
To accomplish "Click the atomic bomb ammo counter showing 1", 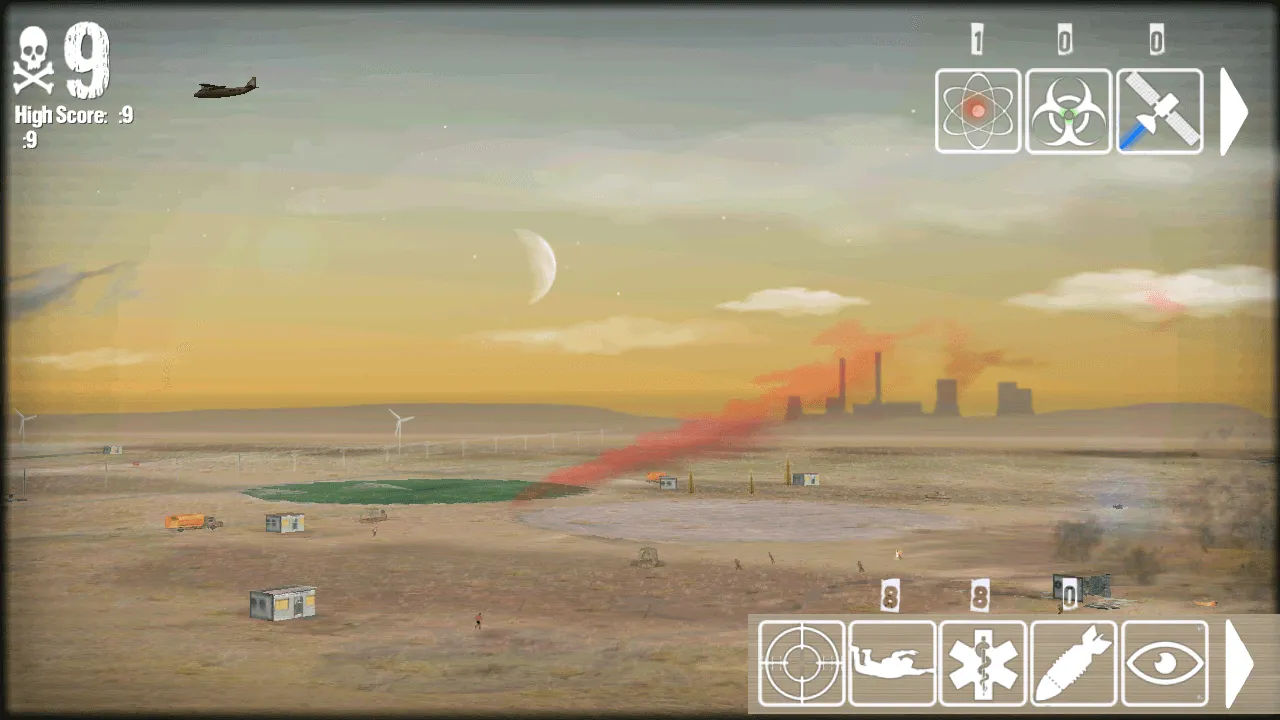I will click(976, 38).
